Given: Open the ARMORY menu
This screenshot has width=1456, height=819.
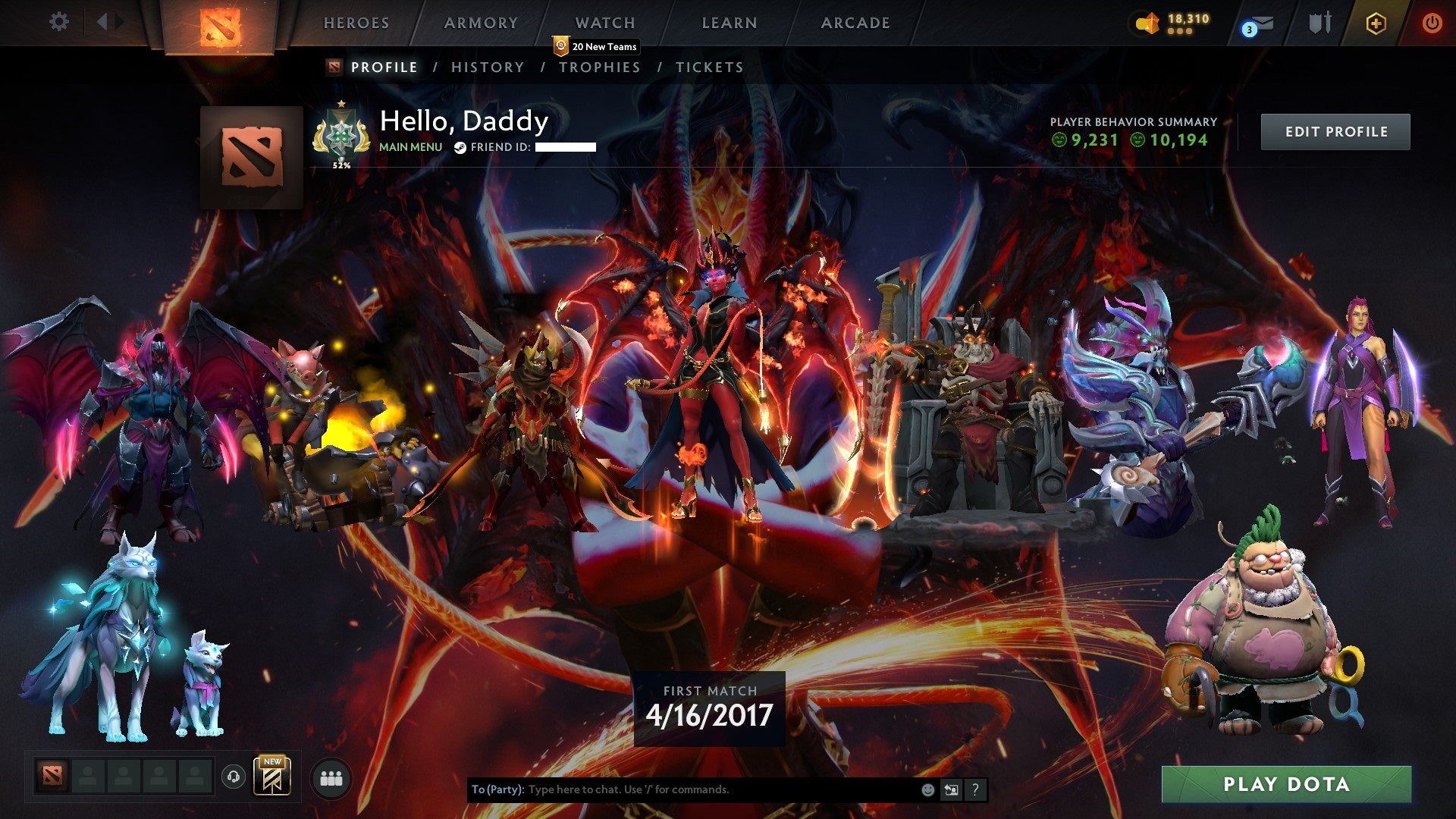Looking at the screenshot, I should tap(480, 23).
